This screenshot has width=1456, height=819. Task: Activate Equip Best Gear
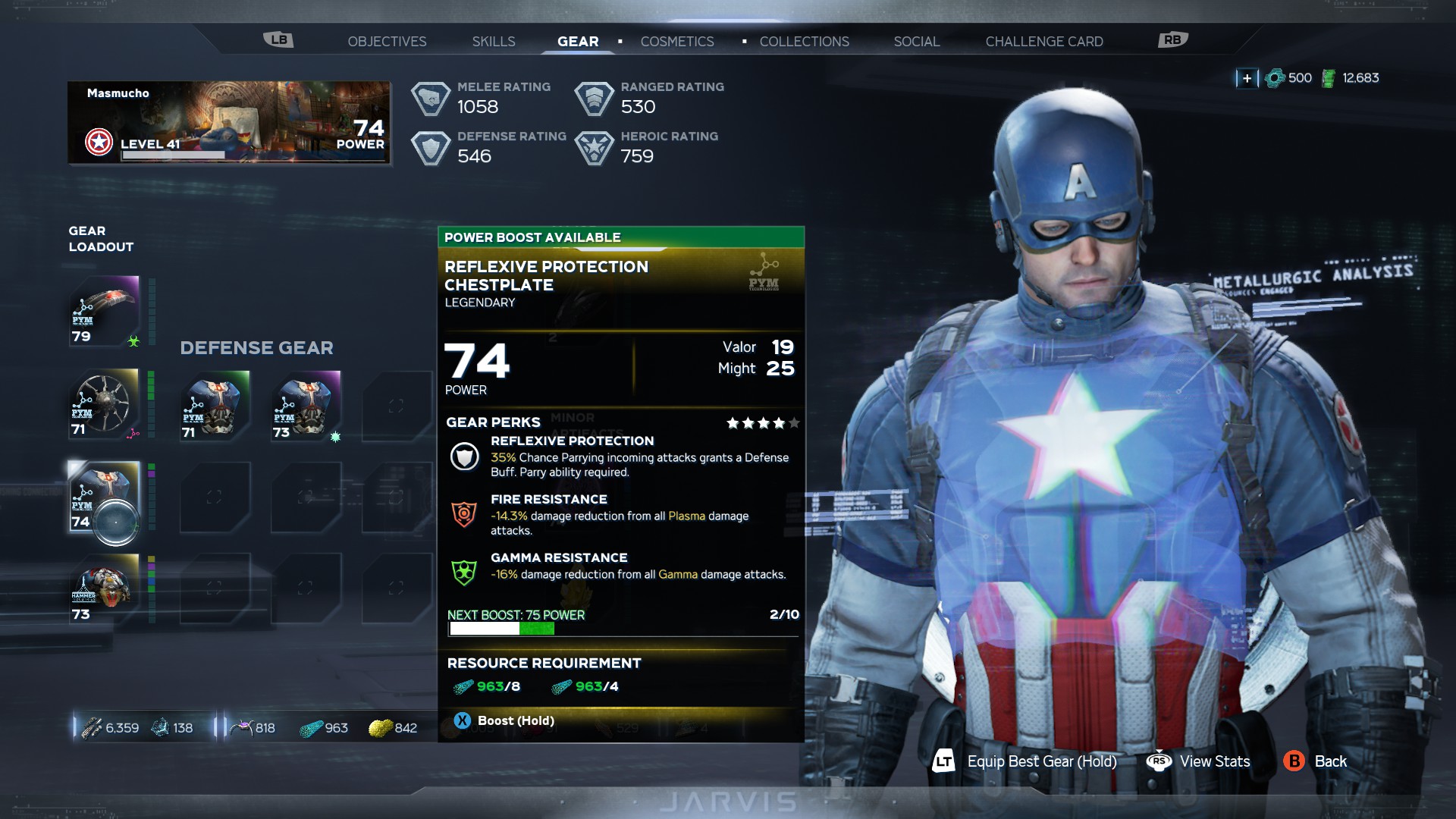(x=1025, y=761)
